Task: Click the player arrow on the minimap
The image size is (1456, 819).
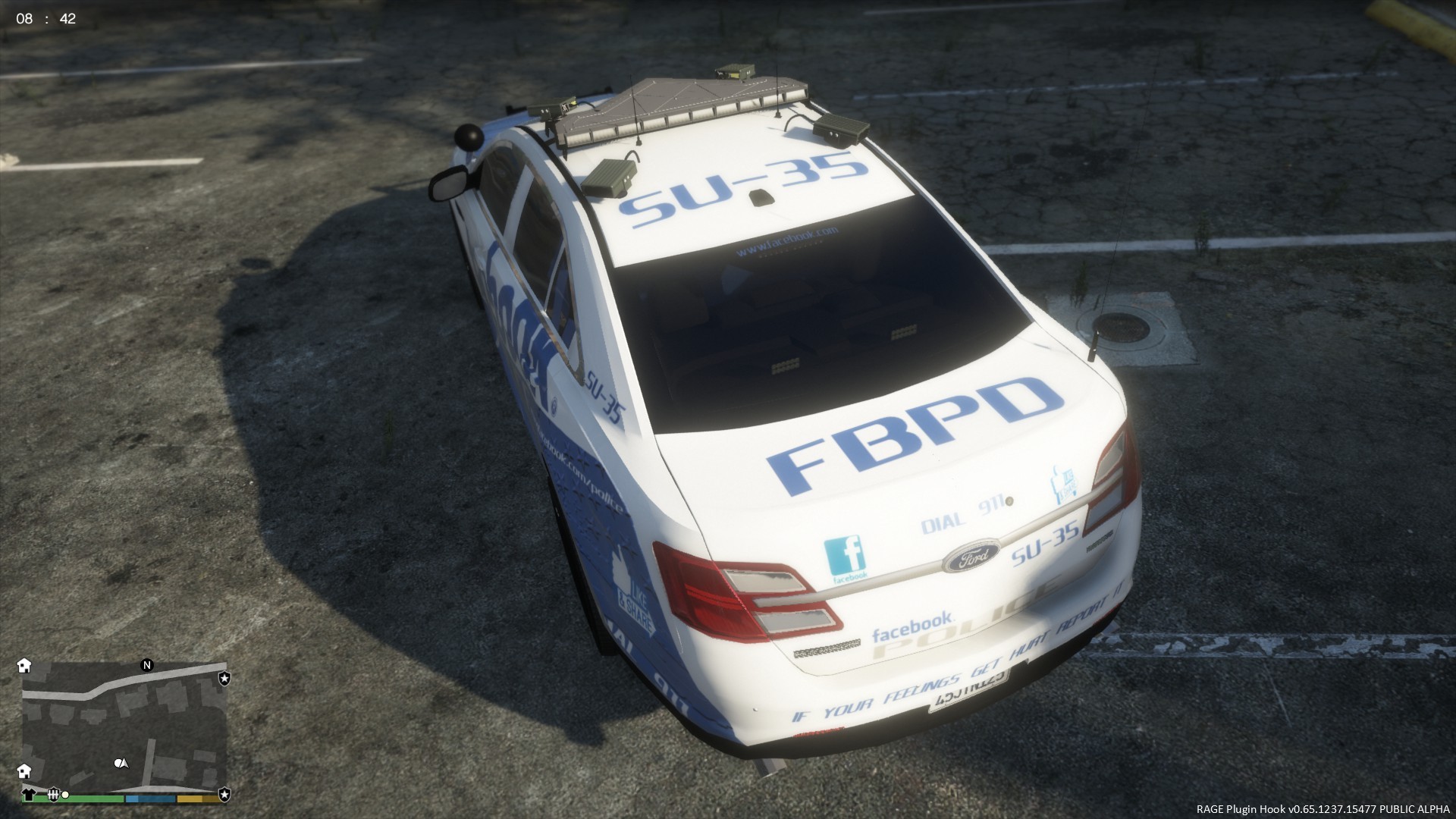Action: [124, 763]
